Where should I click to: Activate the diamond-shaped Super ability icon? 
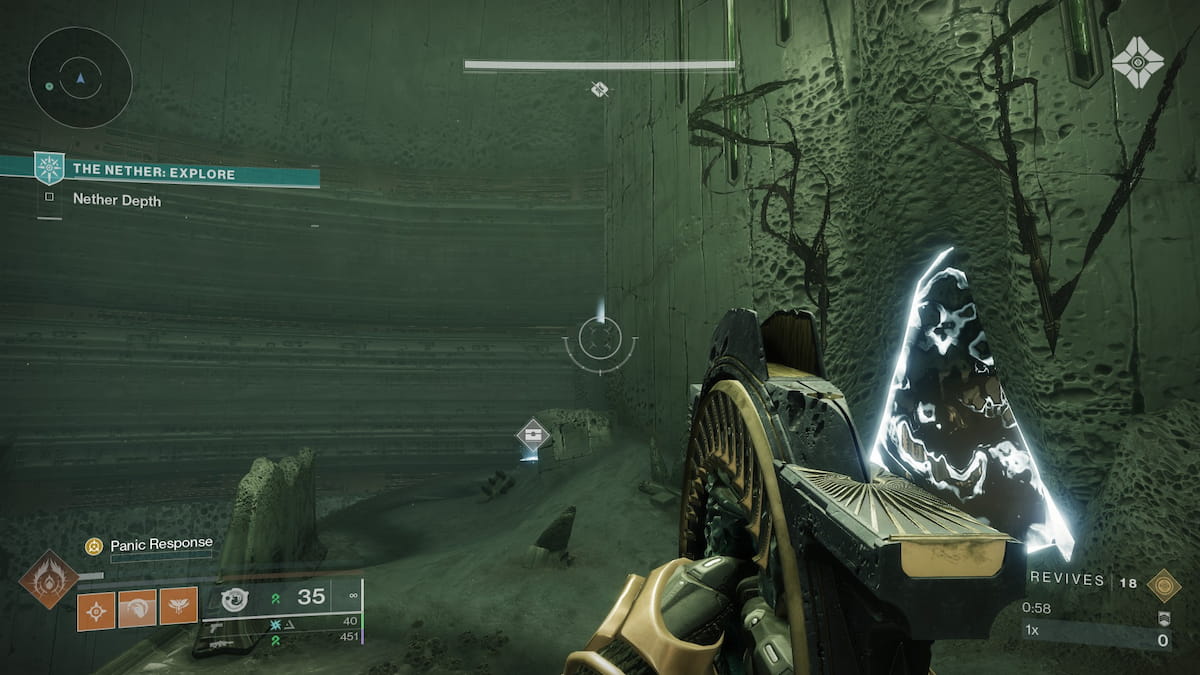click(49, 579)
